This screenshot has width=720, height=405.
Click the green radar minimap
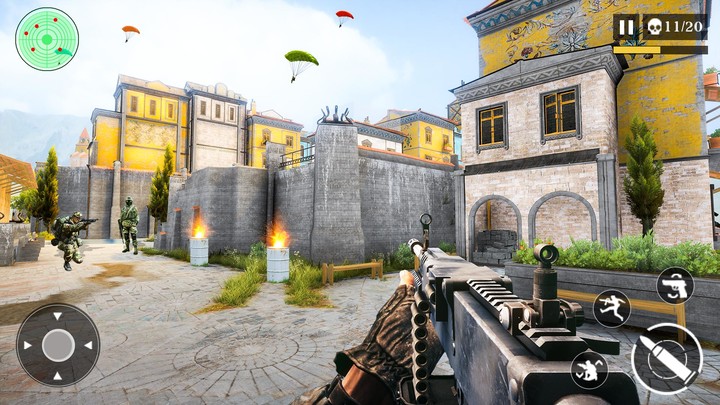coord(47,39)
